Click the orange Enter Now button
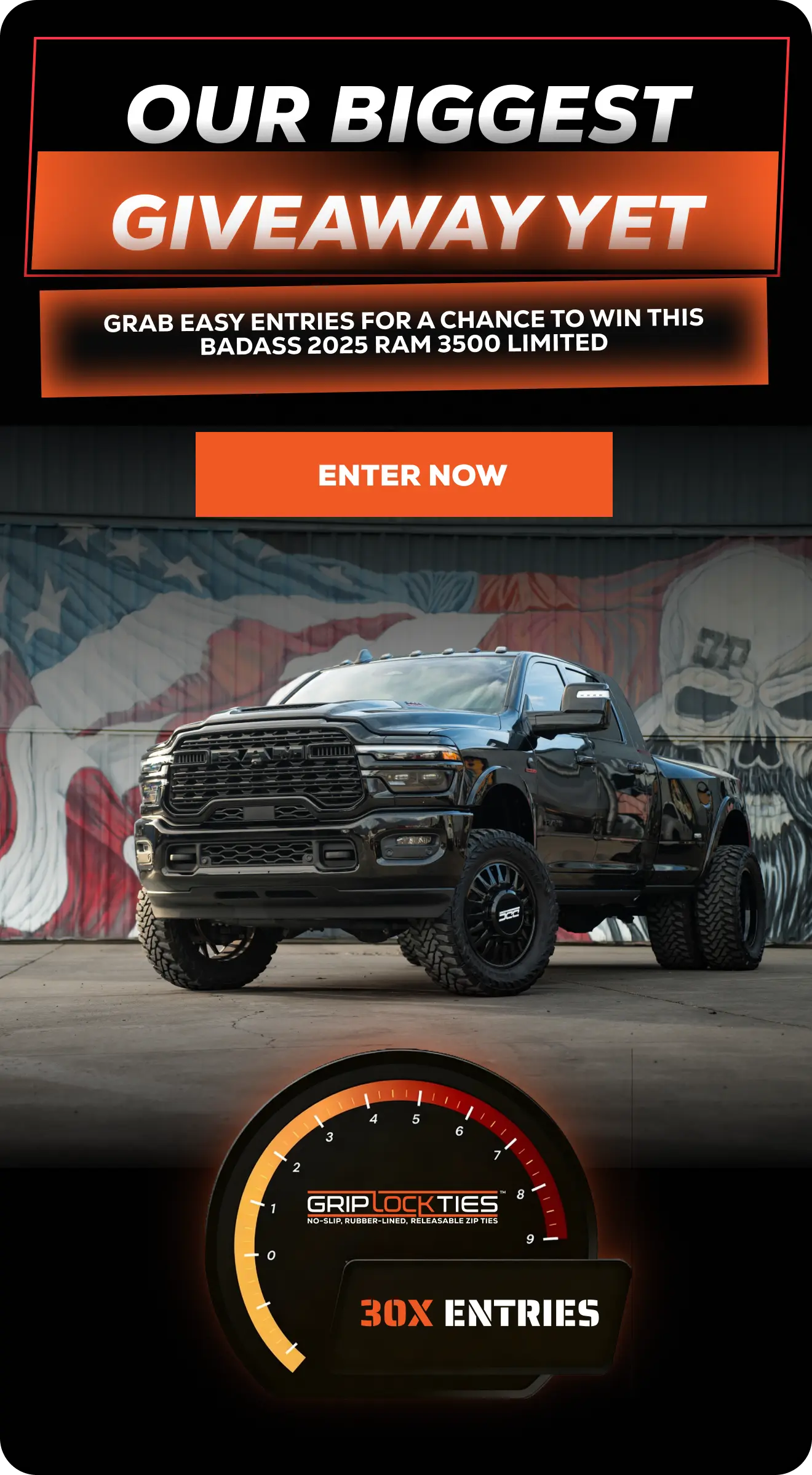 404,474
